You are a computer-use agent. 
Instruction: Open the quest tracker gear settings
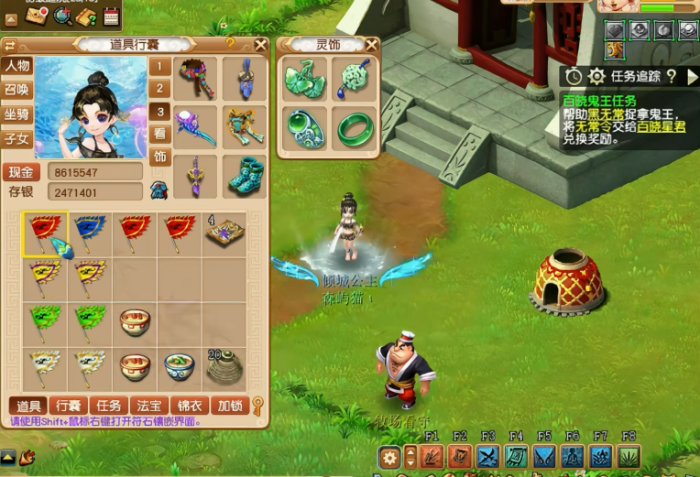point(597,76)
